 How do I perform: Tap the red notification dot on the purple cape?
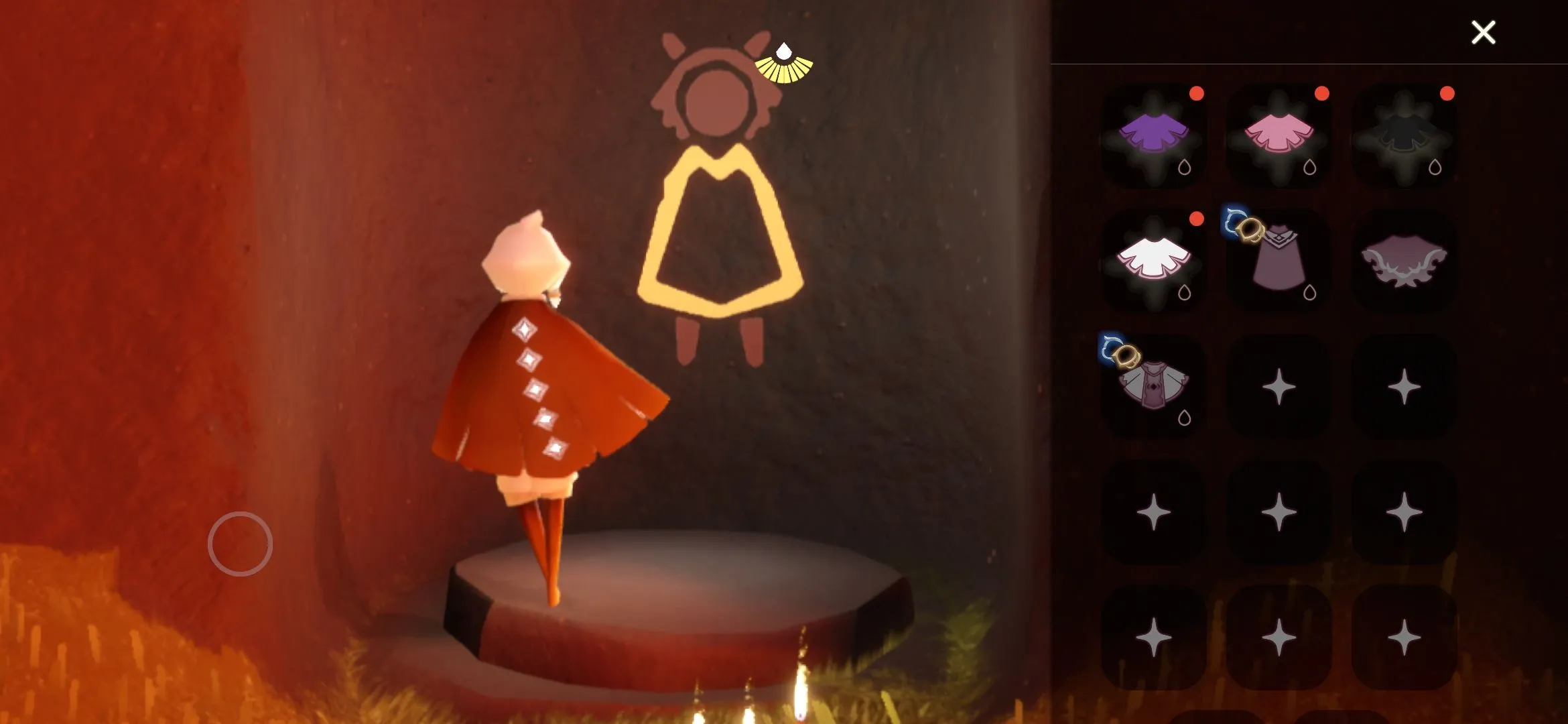click(1196, 95)
